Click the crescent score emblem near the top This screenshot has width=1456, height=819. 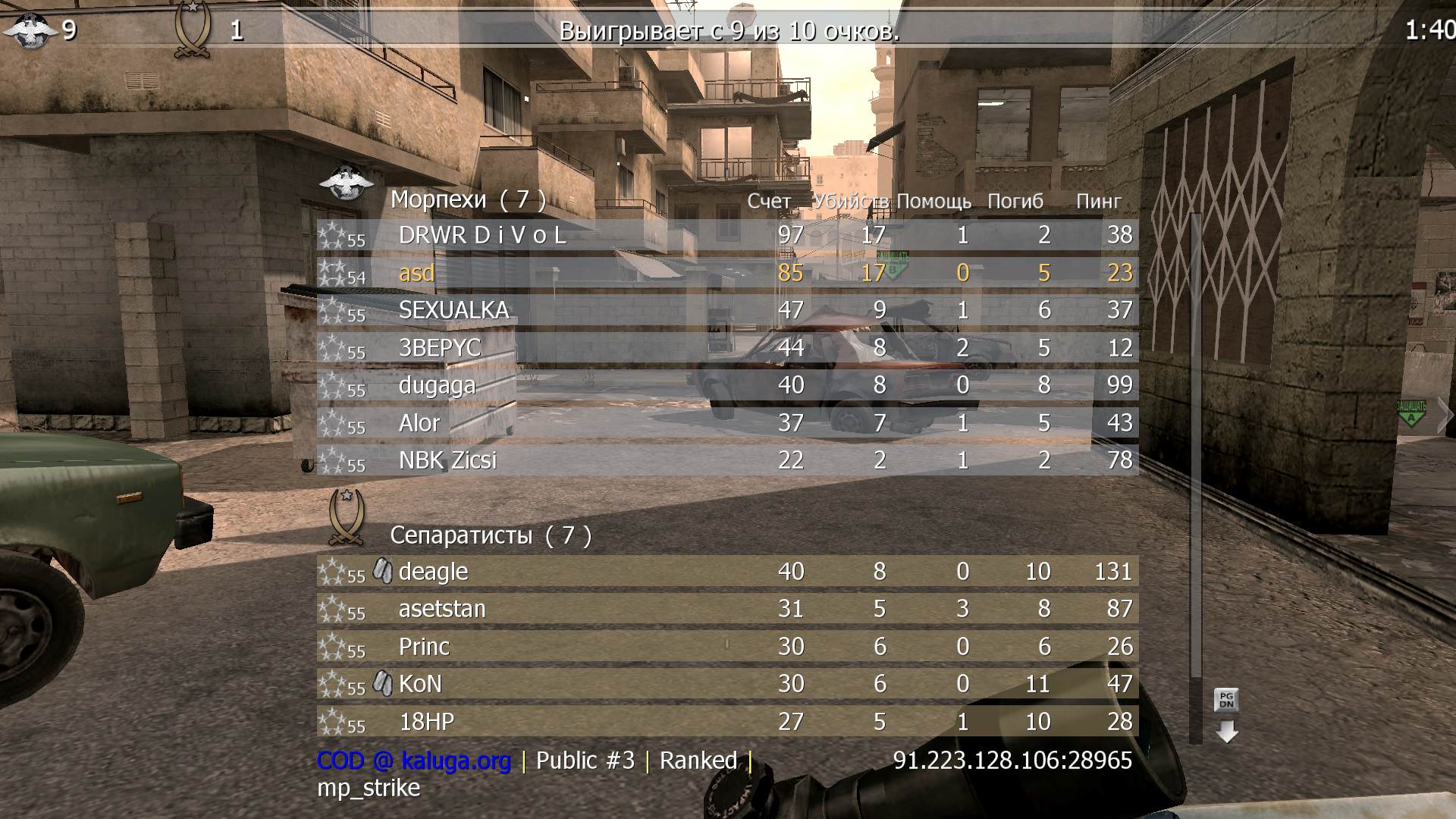click(x=193, y=27)
